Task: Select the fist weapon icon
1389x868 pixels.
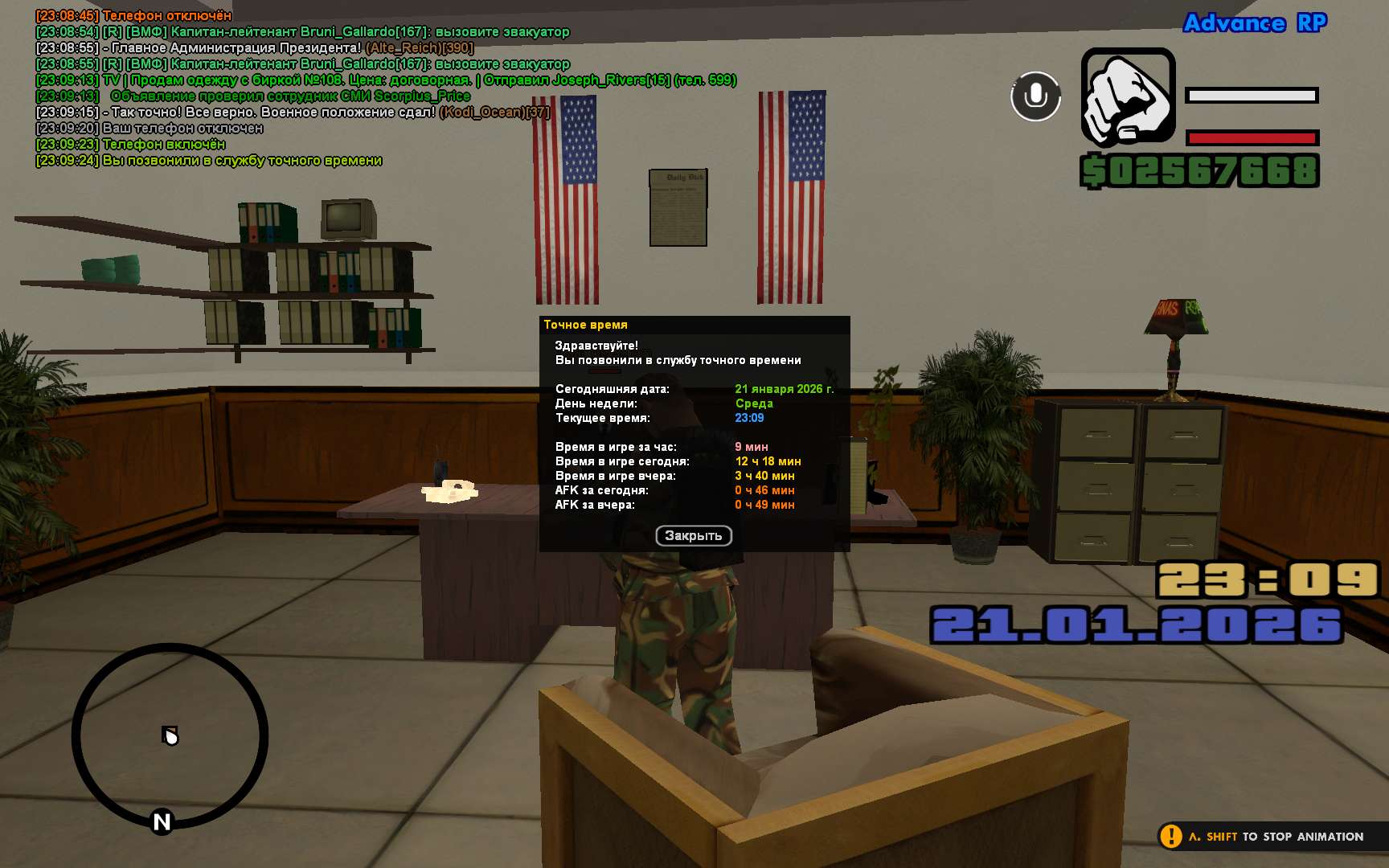Action: tap(1128, 98)
